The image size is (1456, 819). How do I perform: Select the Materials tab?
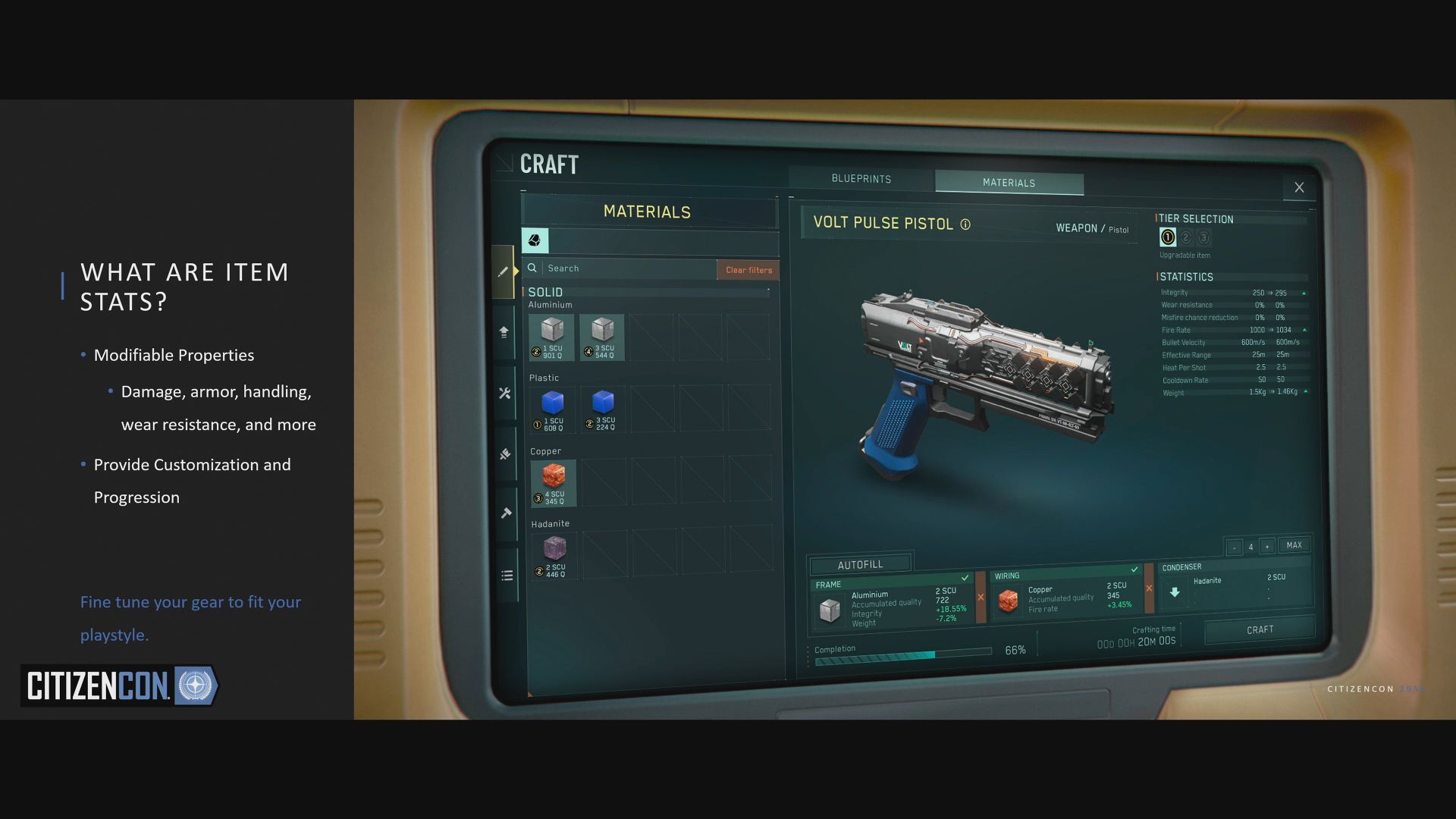[1009, 183]
